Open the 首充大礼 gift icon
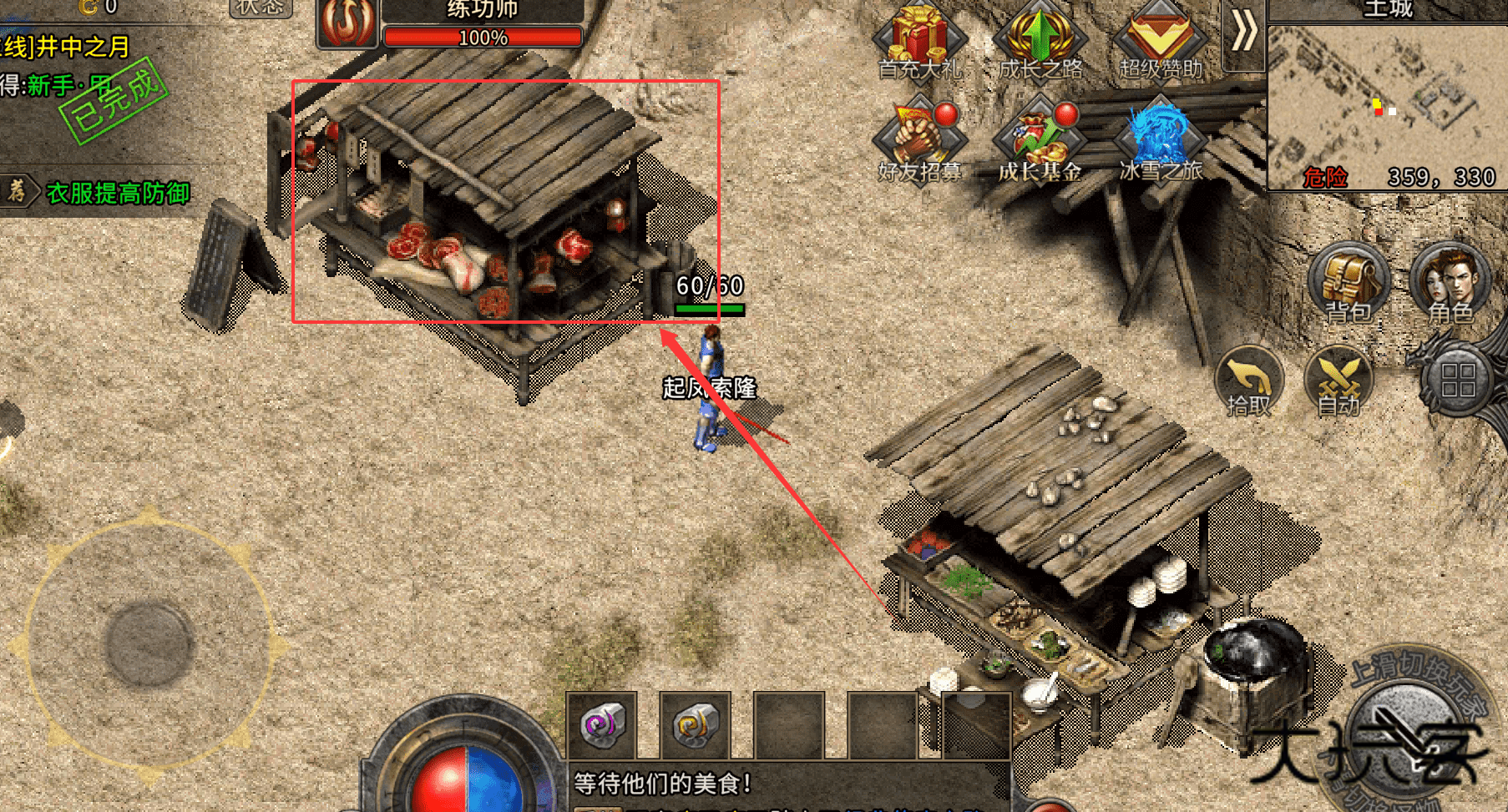Screen dimensions: 1508x812 tap(919, 42)
